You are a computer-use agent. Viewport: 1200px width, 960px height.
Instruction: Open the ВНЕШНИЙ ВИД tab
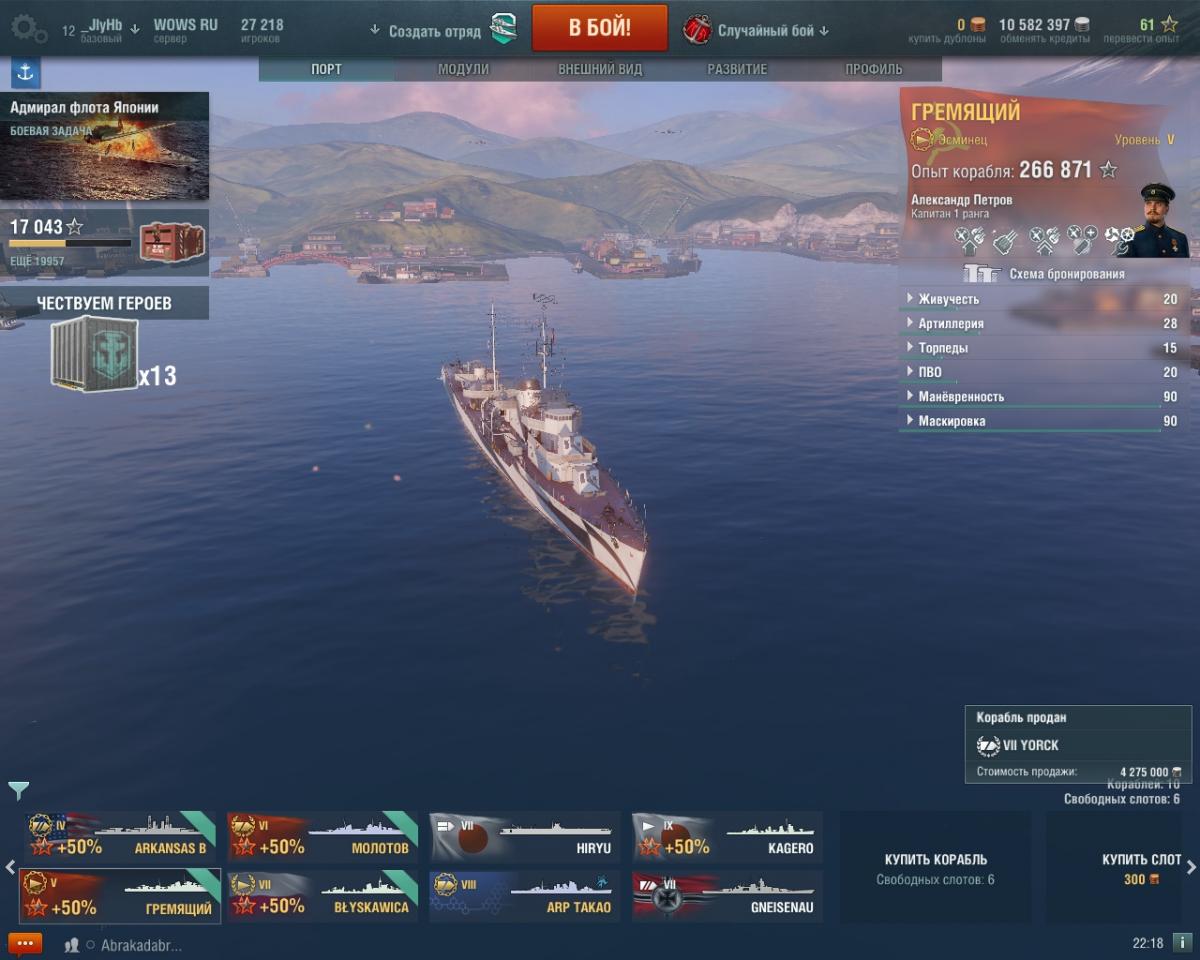(600, 69)
